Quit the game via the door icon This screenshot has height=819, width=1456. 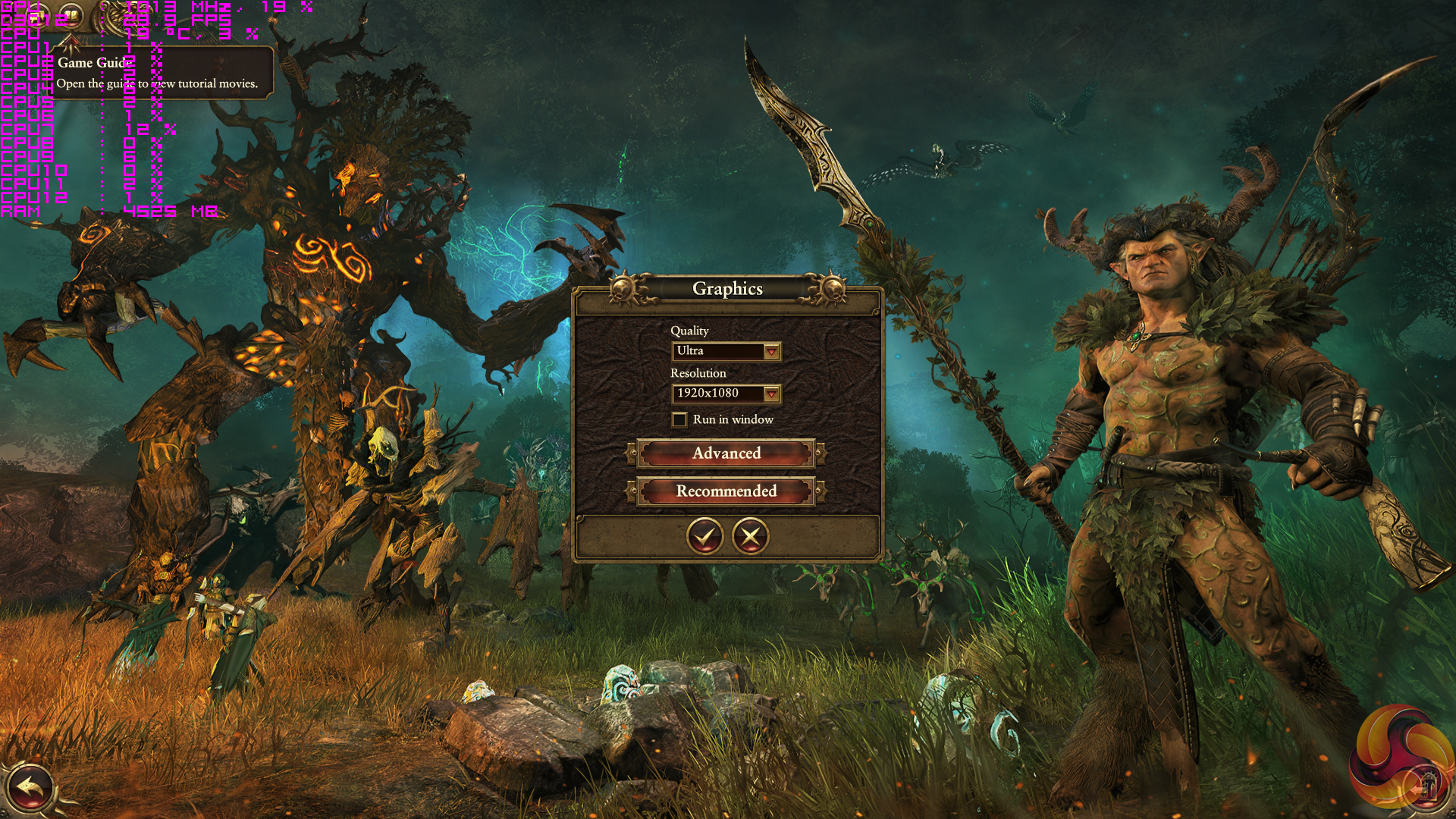(x=1427, y=786)
